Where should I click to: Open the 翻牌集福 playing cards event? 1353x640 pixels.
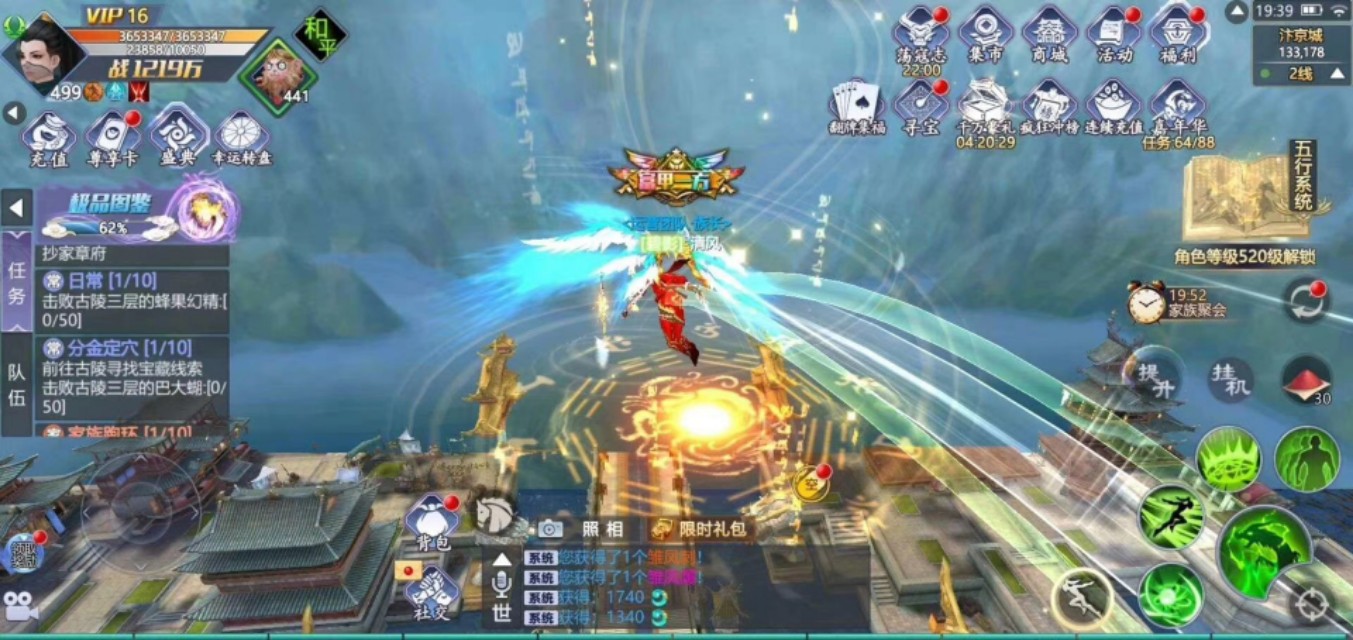(x=857, y=107)
